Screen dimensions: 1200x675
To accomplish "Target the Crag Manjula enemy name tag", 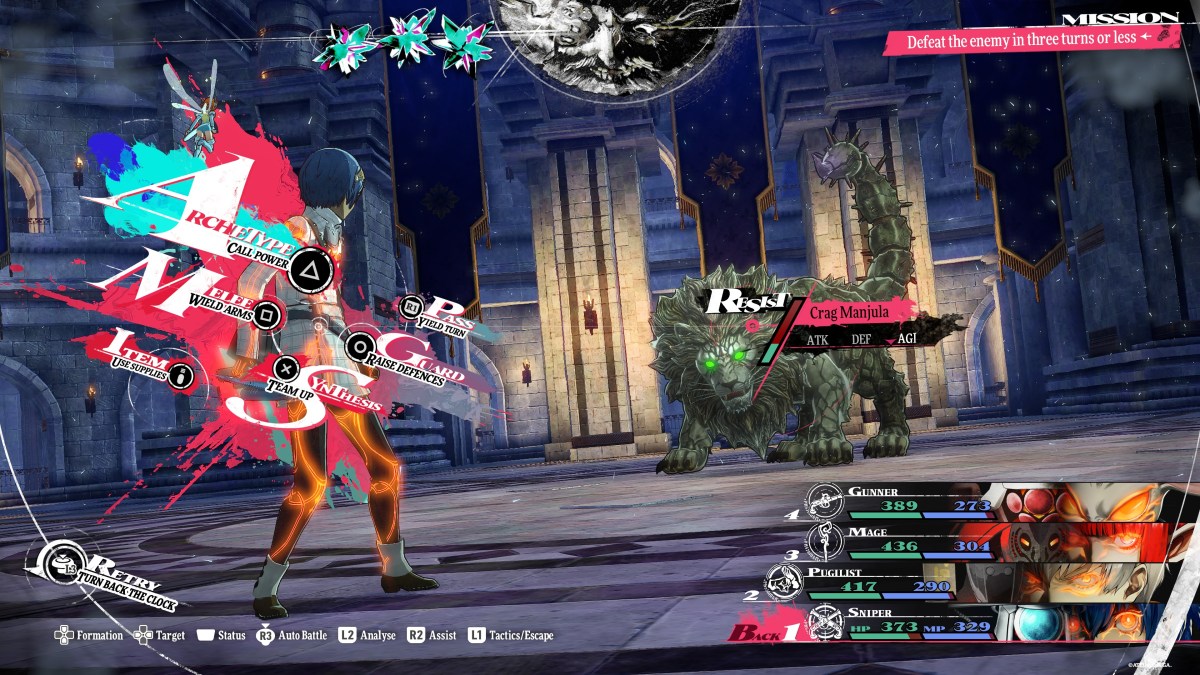I will 848,312.
